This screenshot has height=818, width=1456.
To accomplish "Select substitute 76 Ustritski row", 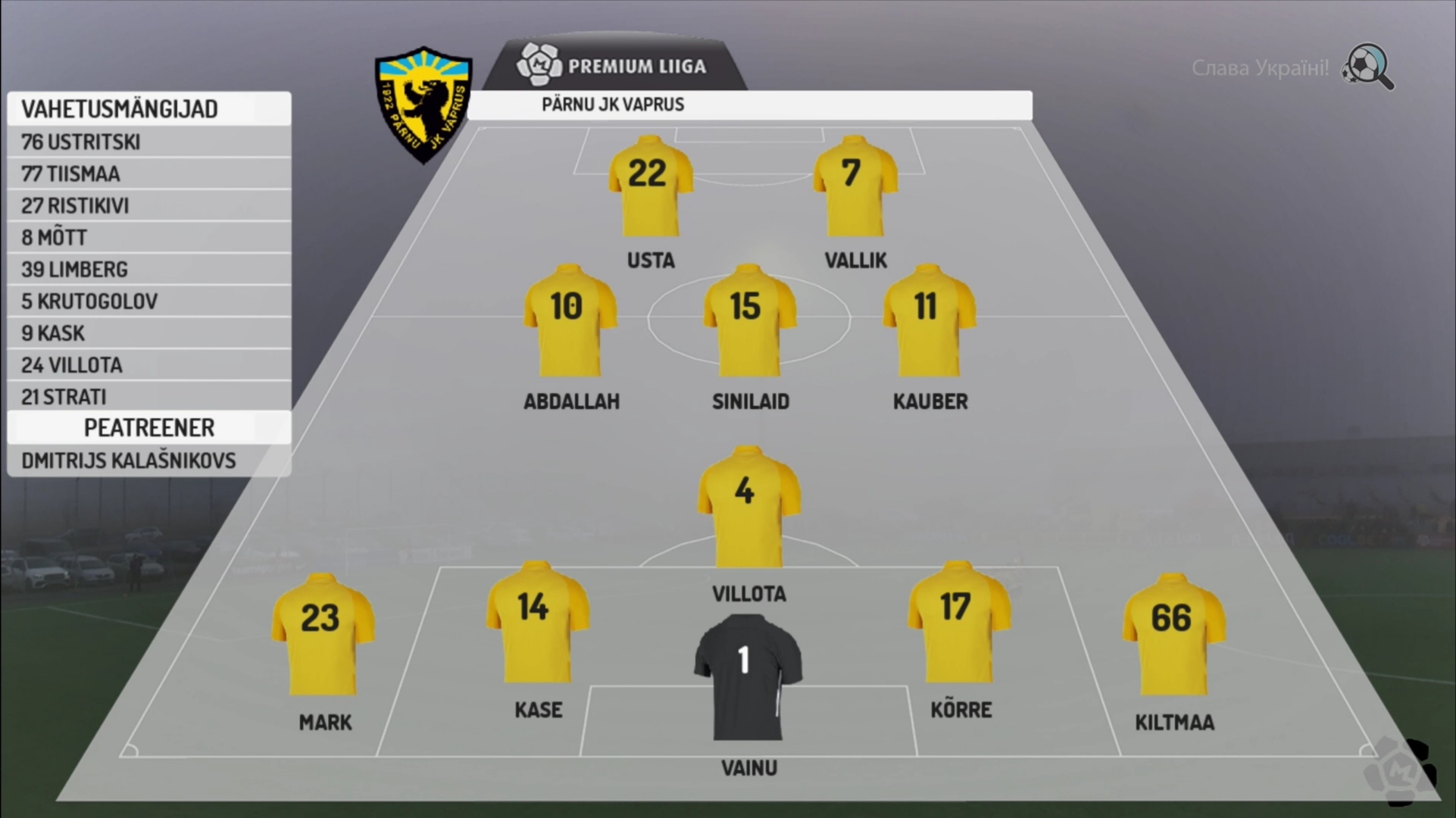I will point(148,142).
